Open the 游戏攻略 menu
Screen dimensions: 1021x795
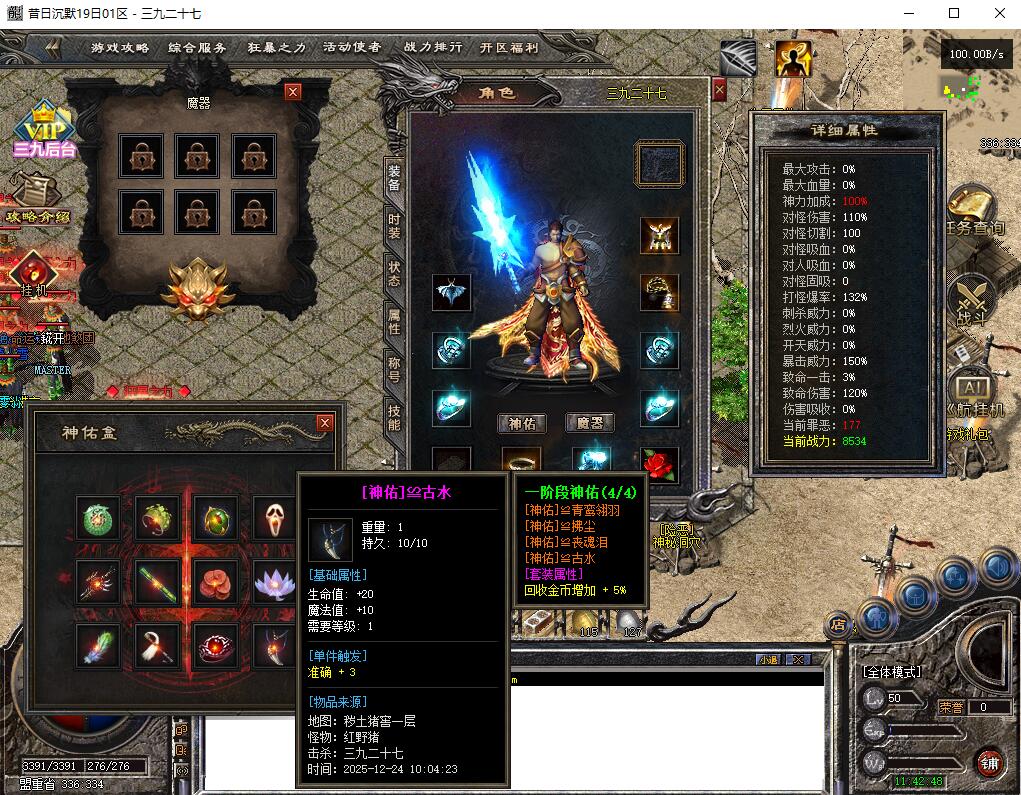120,47
